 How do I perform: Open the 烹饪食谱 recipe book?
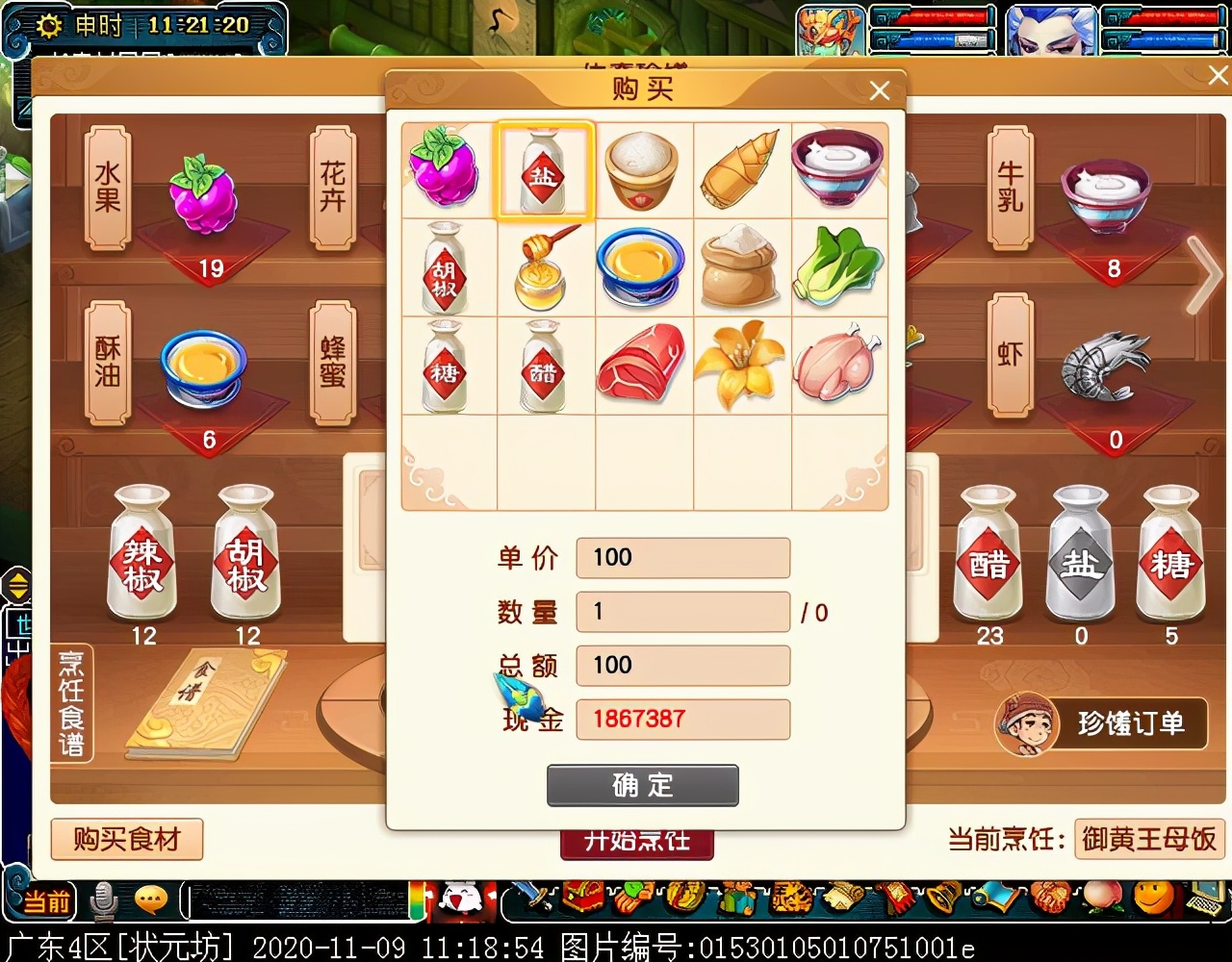(73, 702)
